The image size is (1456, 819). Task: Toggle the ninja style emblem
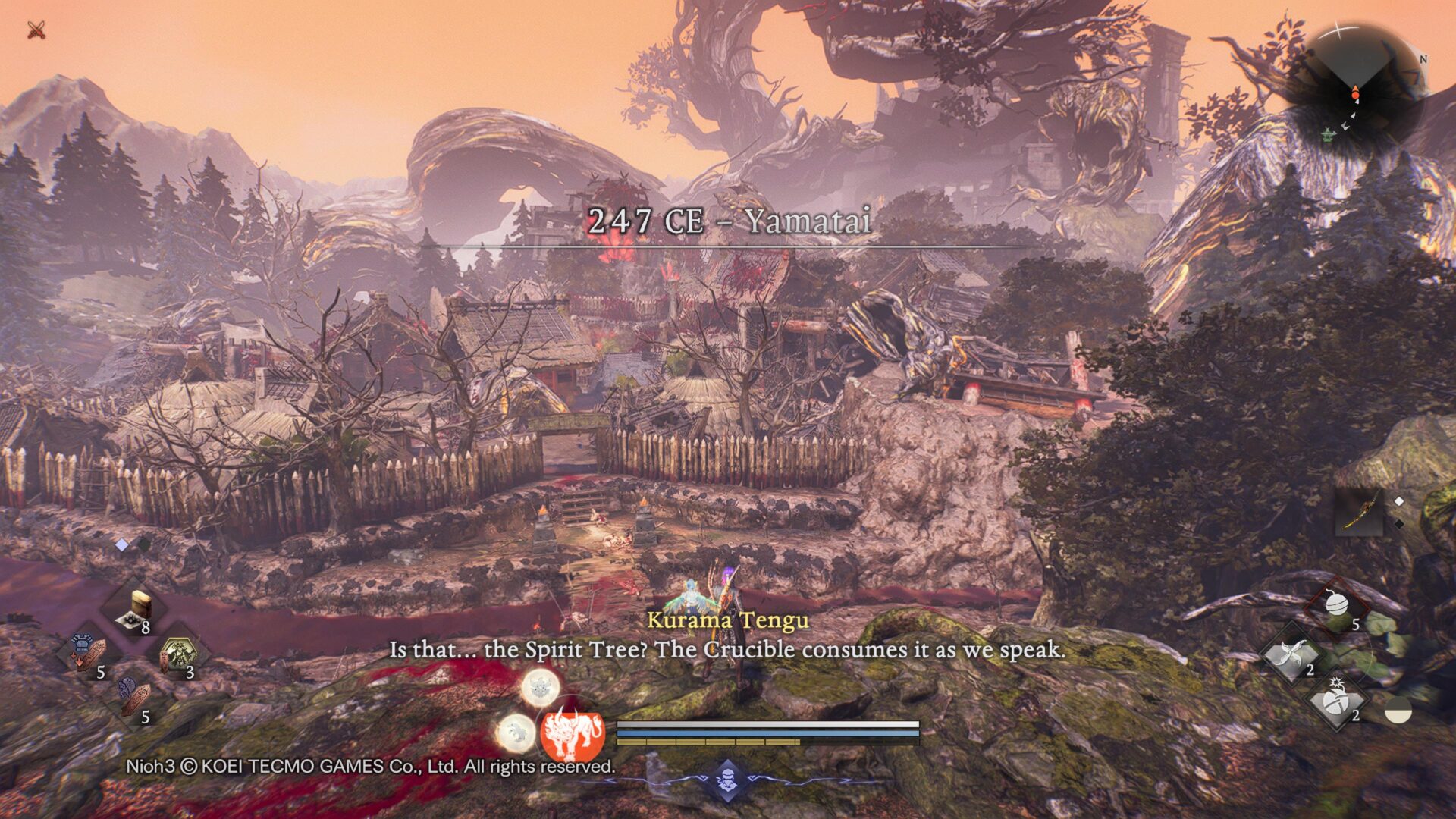tap(727, 779)
